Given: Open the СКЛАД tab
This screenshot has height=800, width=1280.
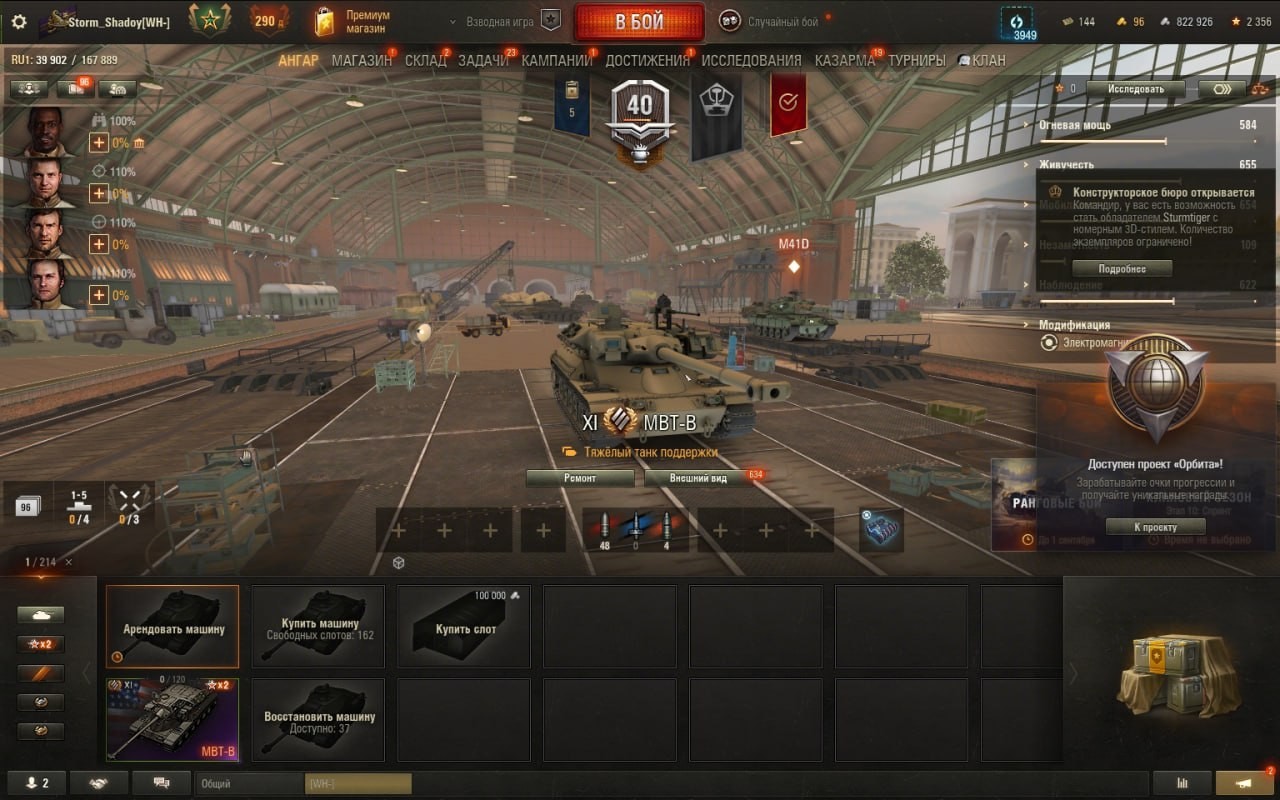Looking at the screenshot, I should [x=425, y=60].
